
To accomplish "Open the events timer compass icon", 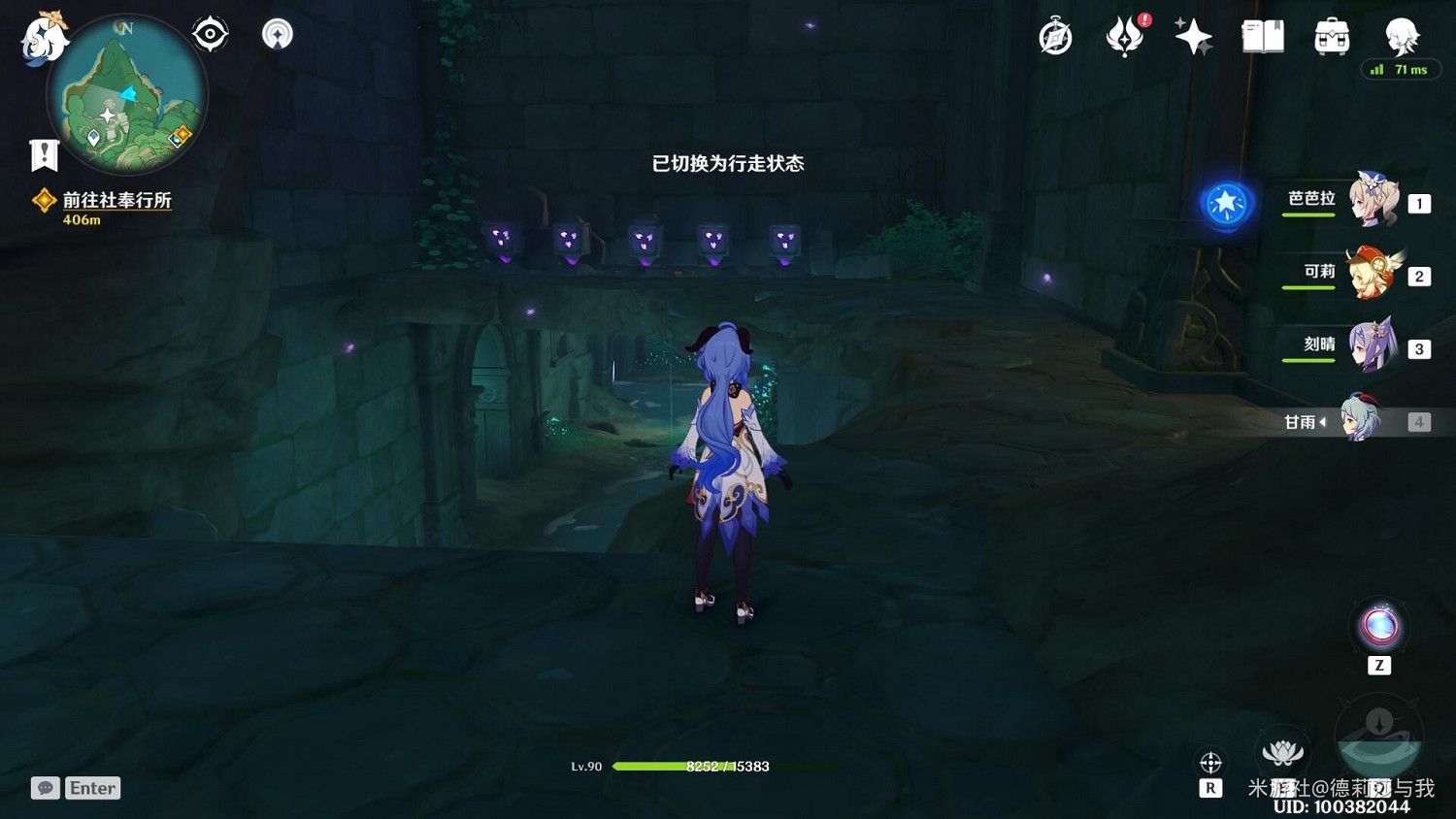I will [1055, 35].
